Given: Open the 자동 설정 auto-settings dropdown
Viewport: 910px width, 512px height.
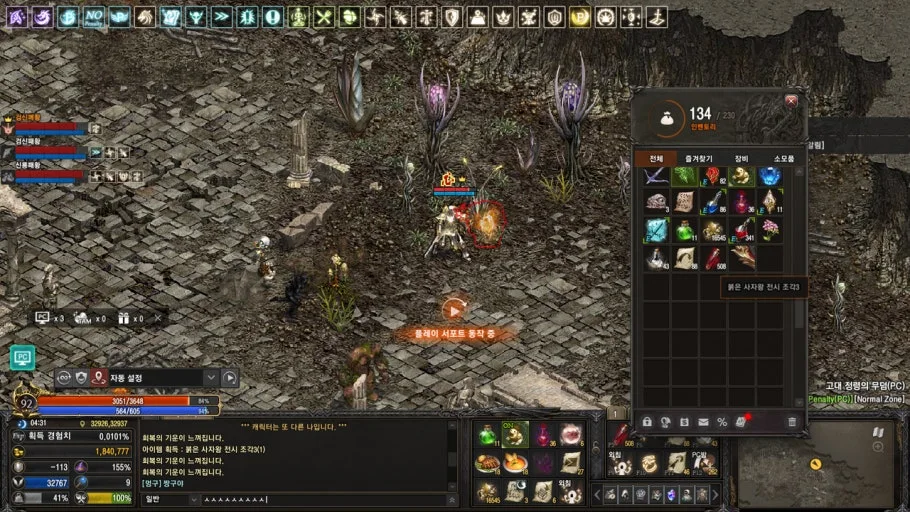Looking at the screenshot, I should coord(210,378).
